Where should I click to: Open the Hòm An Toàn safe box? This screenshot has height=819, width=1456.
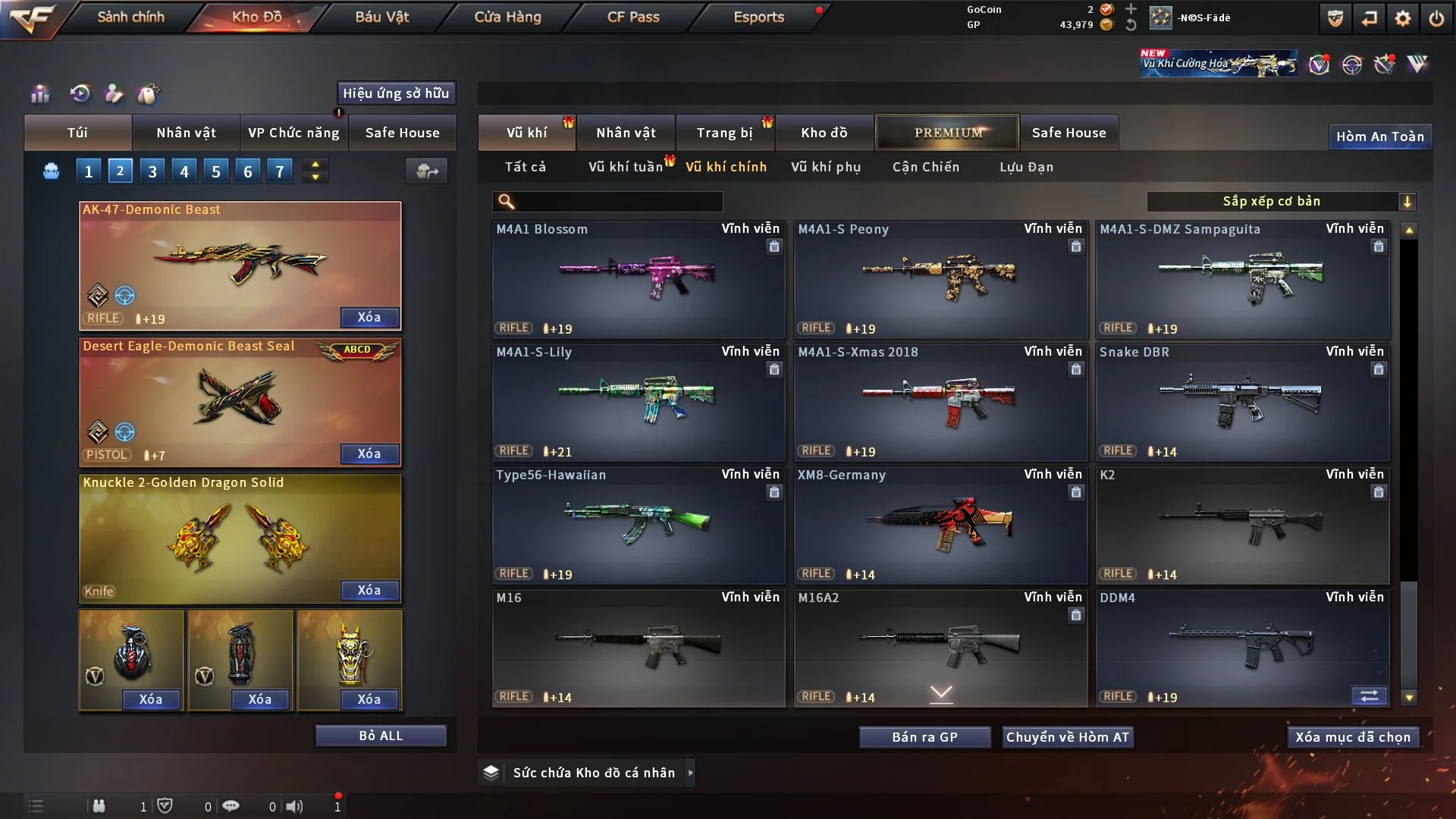click(1379, 136)
